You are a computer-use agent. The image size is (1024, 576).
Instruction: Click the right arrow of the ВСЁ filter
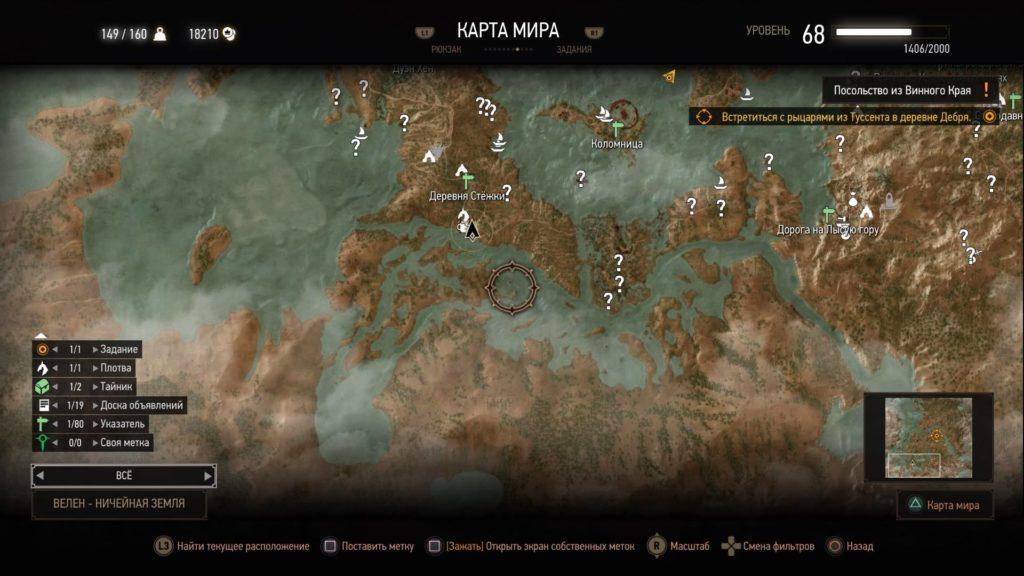click(208, 476)
